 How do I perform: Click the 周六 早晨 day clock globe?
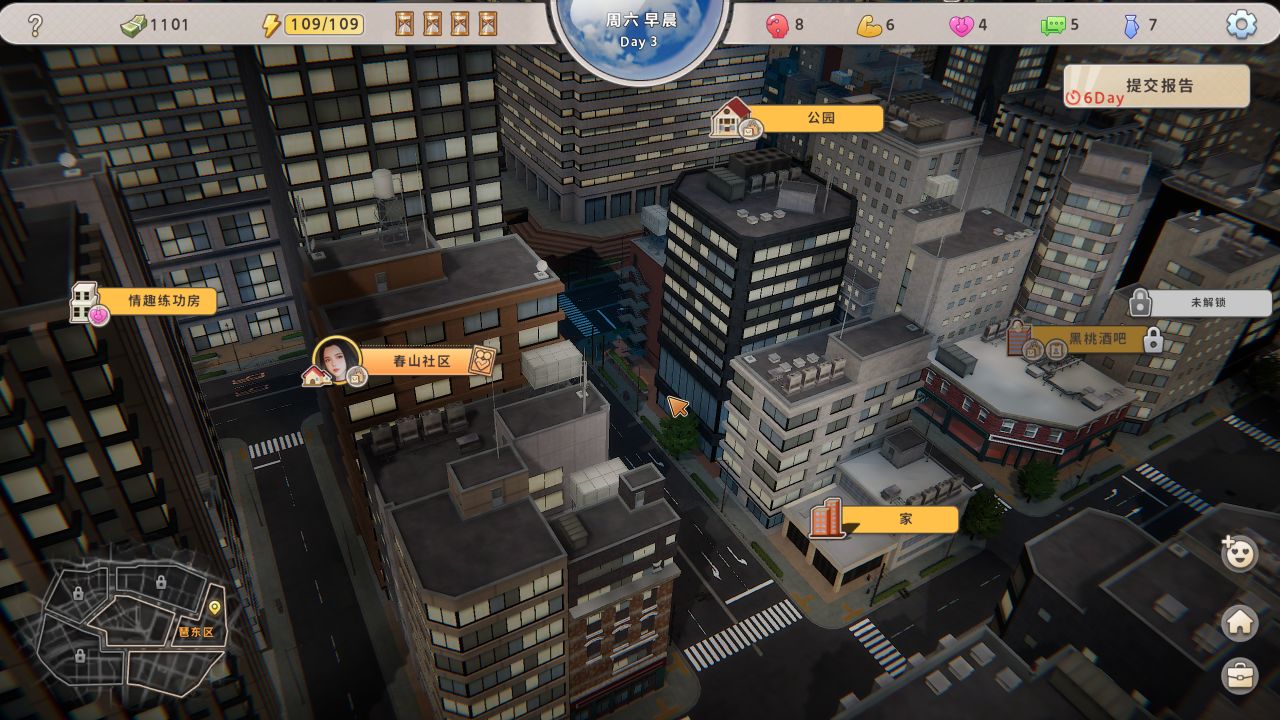640,30
